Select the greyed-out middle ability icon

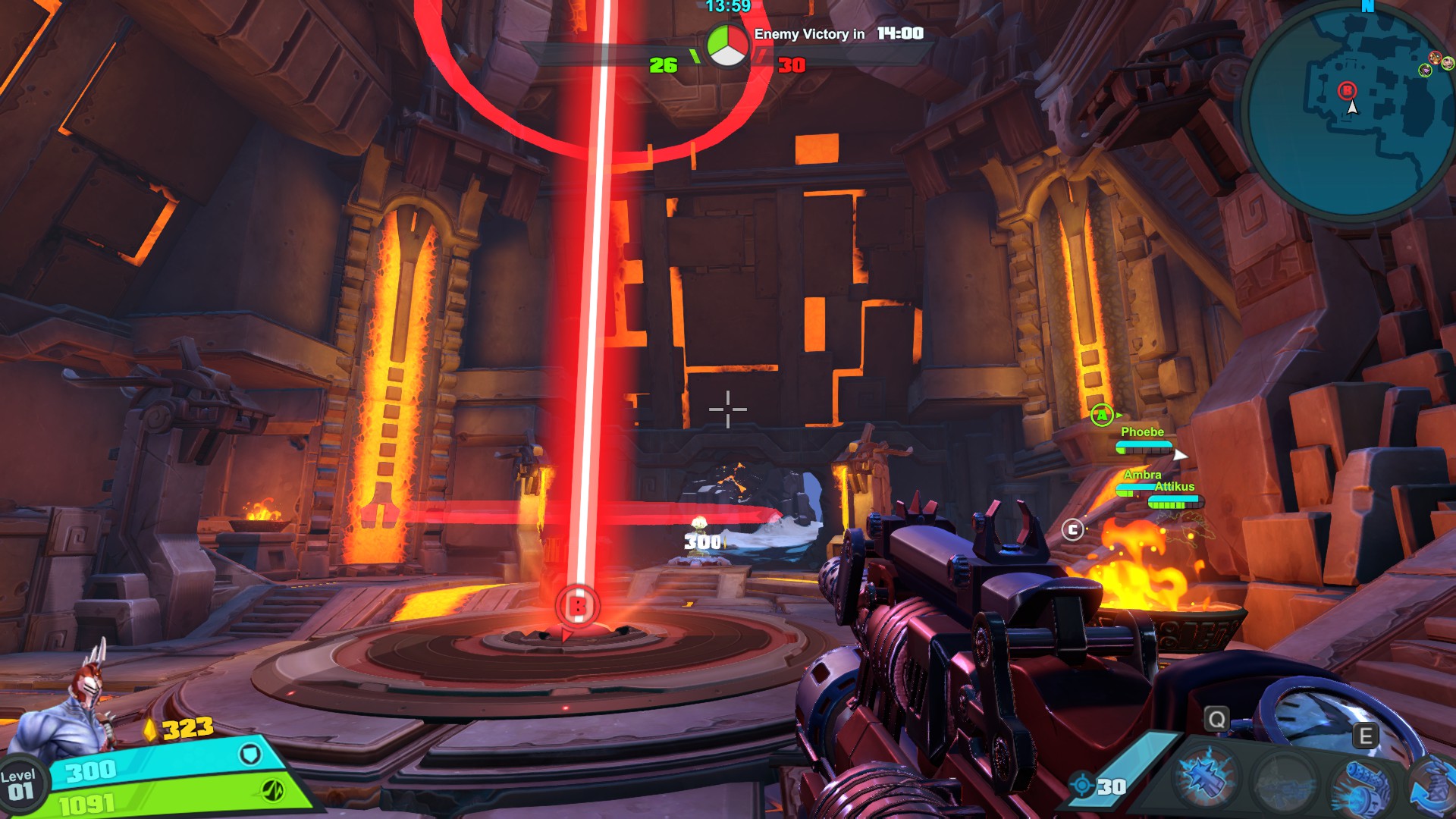click(1285, 781)
